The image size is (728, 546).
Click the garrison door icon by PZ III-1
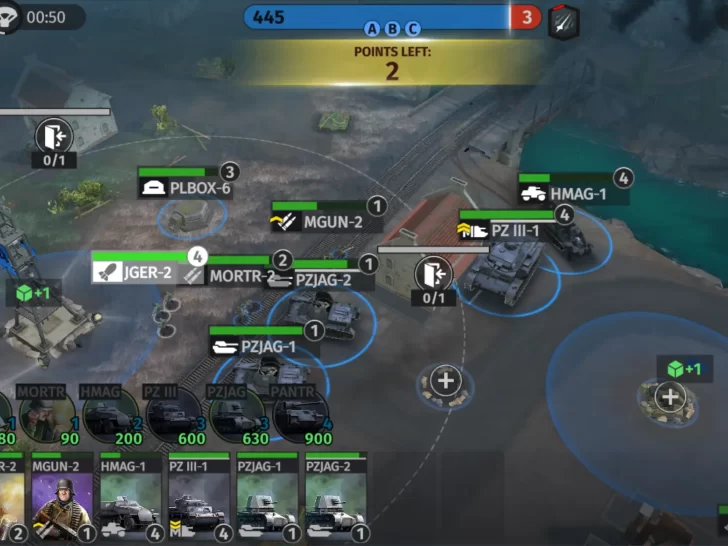click(x=433, y=273)
